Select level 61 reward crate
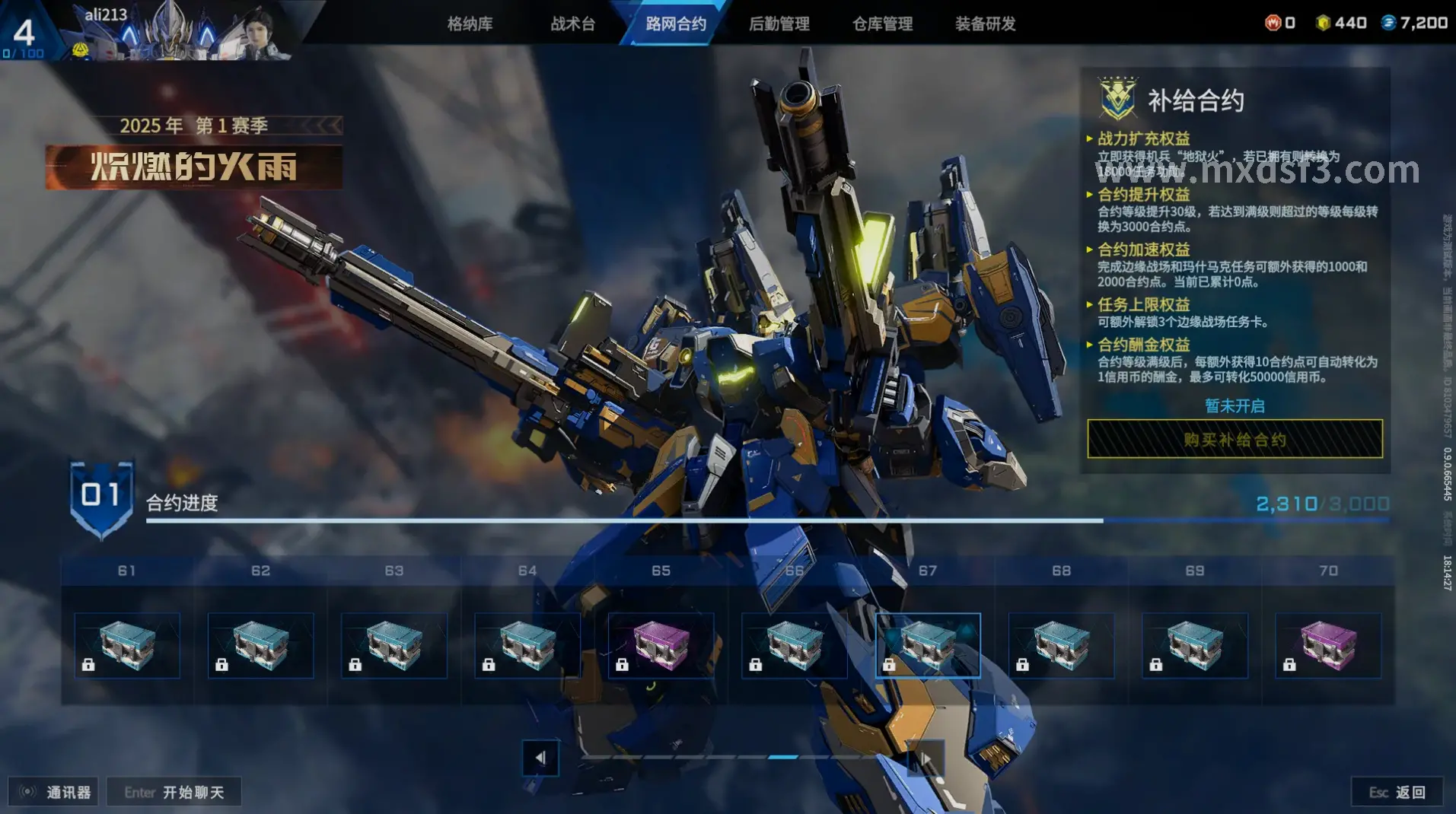This screenshot has width=1456, height=814. (127, 645)
